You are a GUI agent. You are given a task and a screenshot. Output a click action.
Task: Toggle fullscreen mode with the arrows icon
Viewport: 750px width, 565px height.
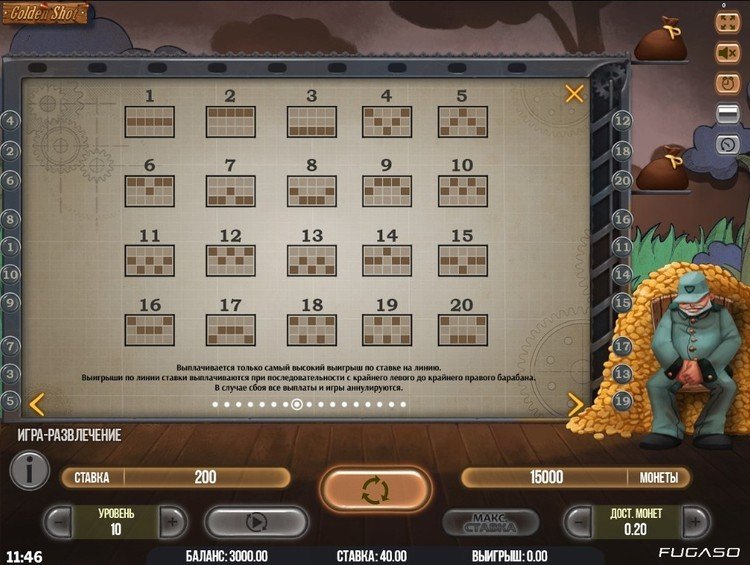(727, 22)
